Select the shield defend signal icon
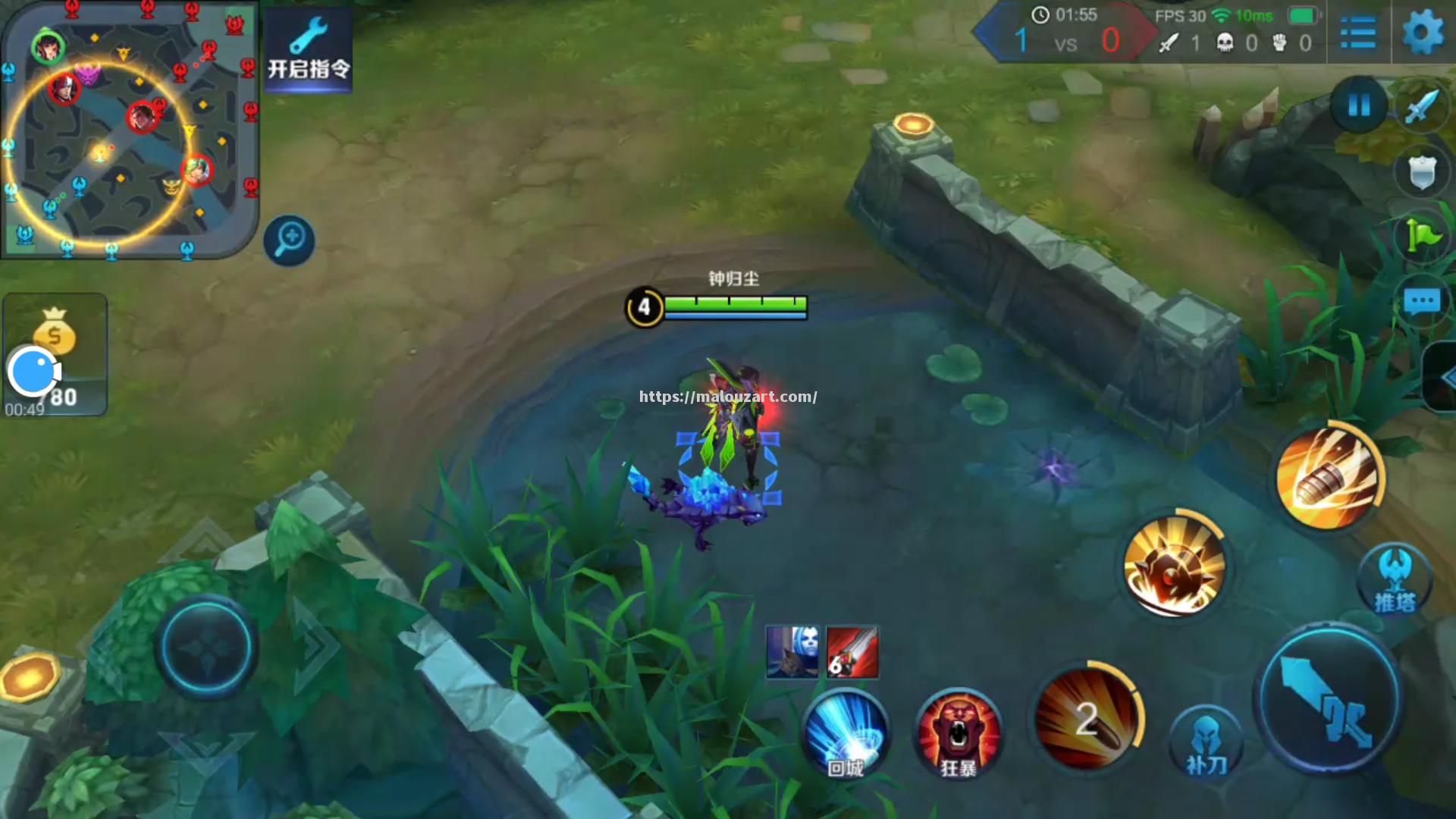The image size is (1456, 819). click(1421, 172)
